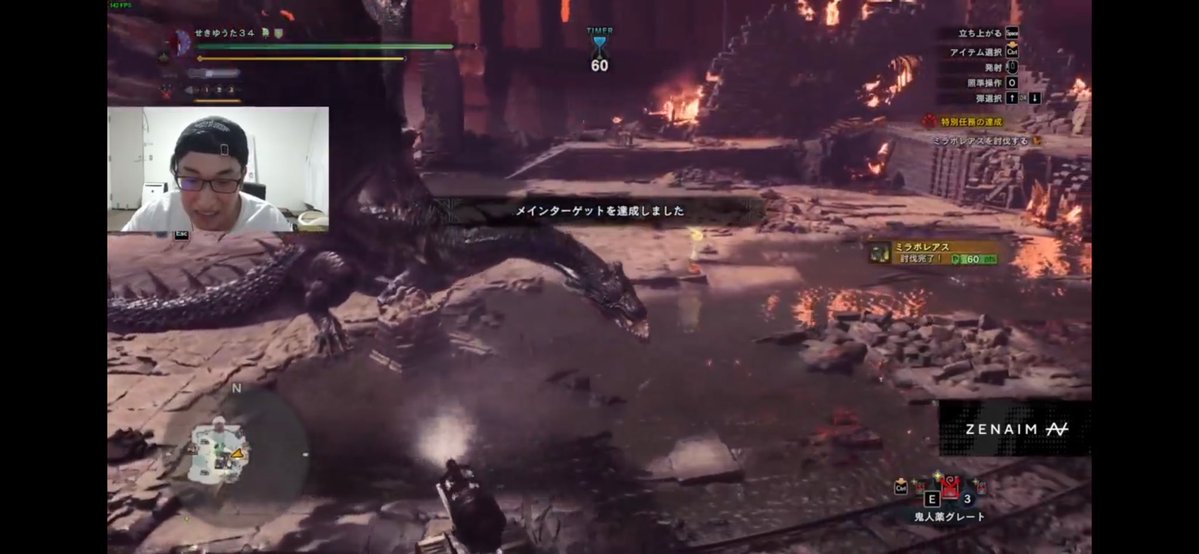Click the streamer webcam overlay
Viewport: 1199px width, 554px height.
(218, 169)
